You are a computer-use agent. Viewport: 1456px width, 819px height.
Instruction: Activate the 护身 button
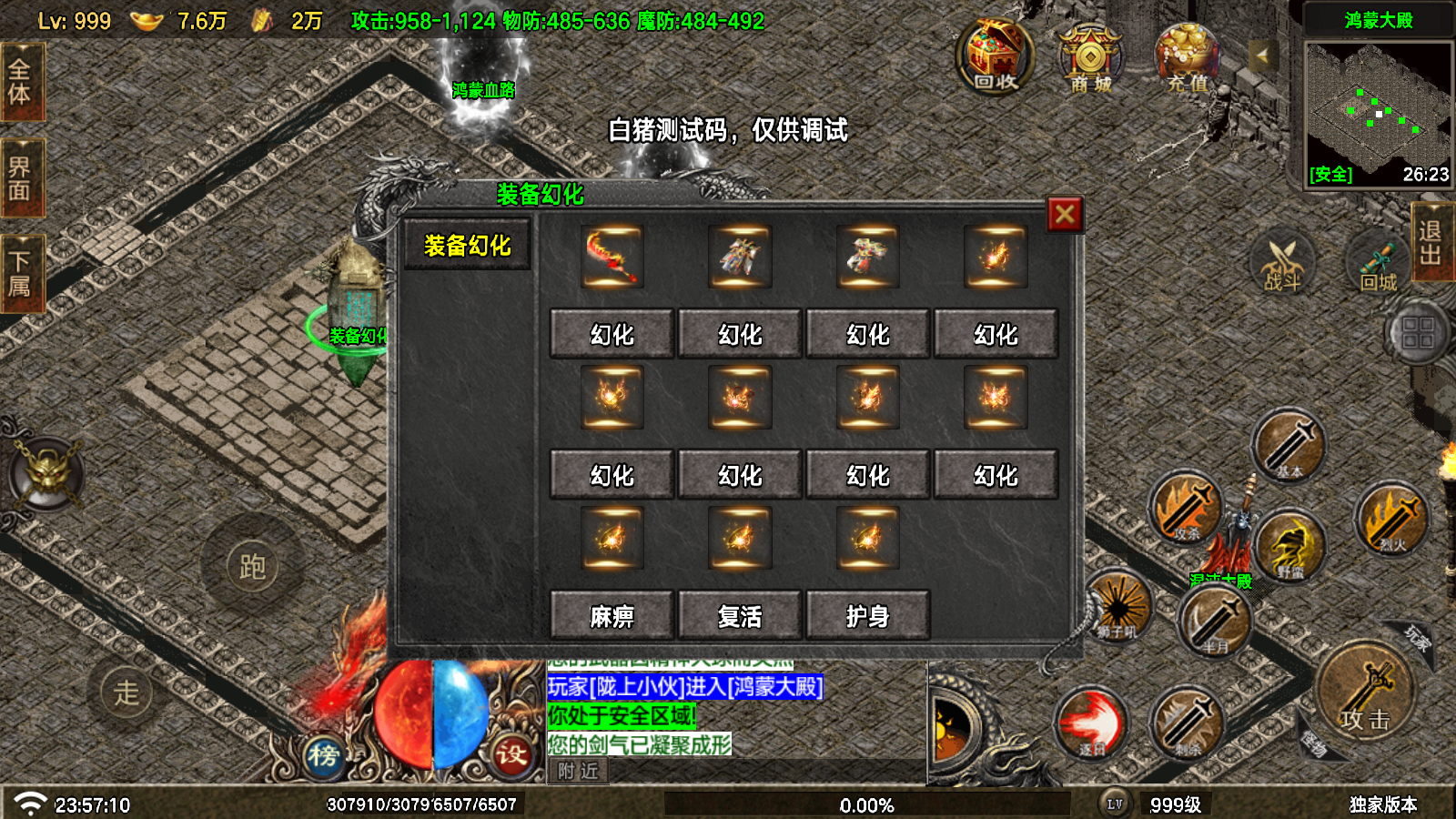click(x=867, y=616)
